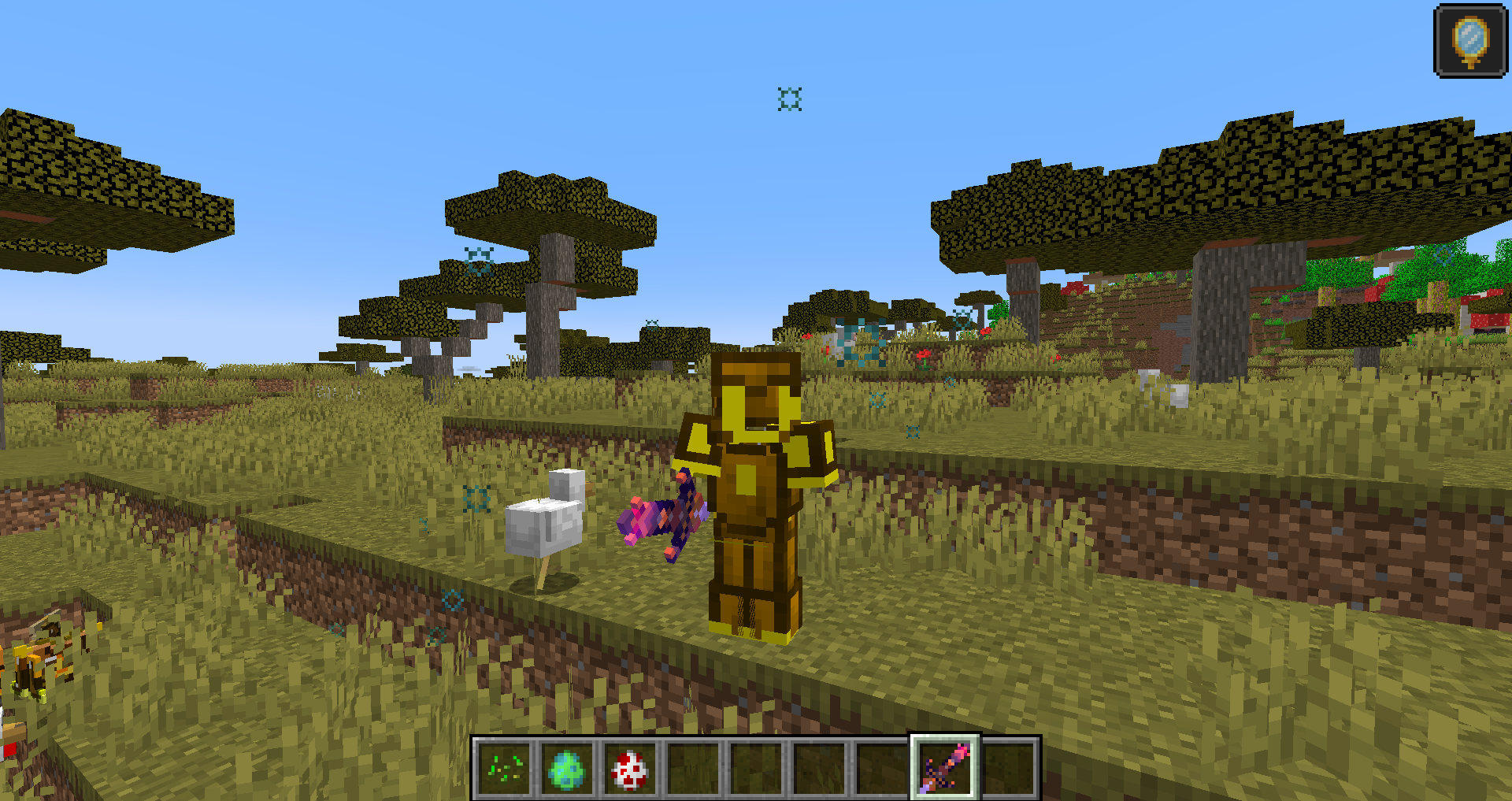Screen dimensions: 1512x801
Task: Click the magic mirror icon in the top-right corner
Action: click(1472, 38)
